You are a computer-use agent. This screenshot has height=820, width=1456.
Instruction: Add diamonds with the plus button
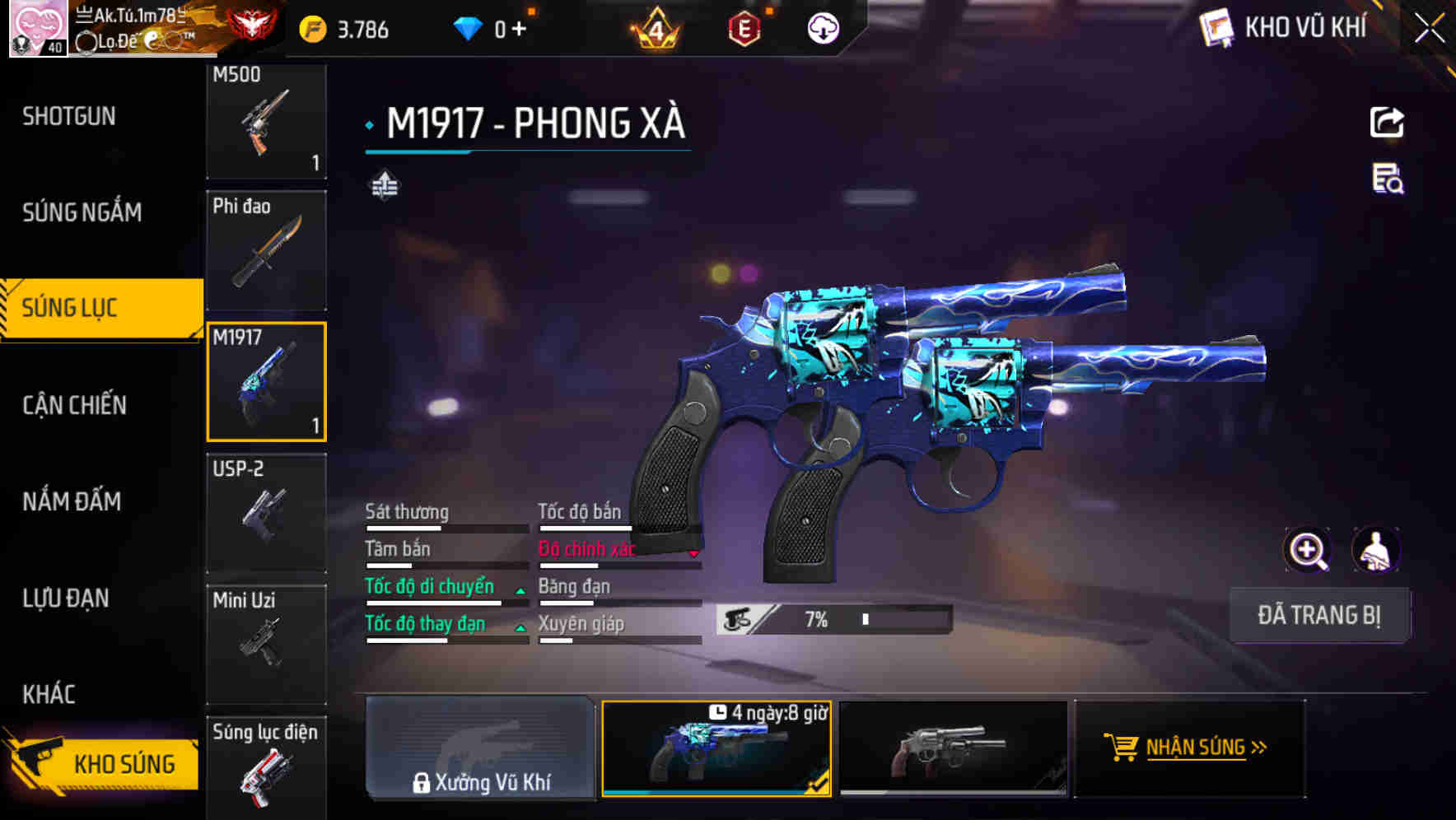pyautogui.click(x=519, y=30)
